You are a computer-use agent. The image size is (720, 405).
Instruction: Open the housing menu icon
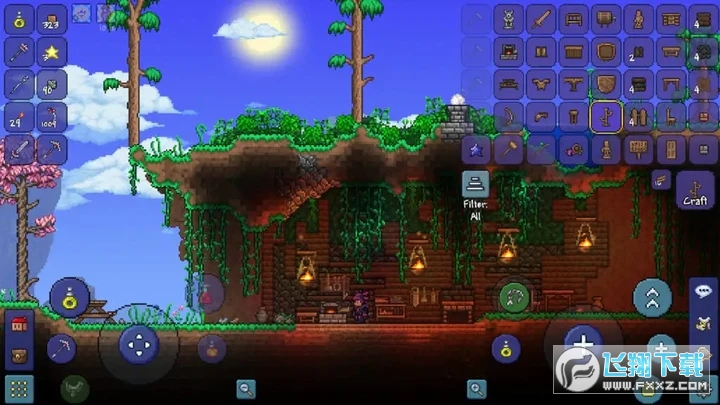coord(19,324)
